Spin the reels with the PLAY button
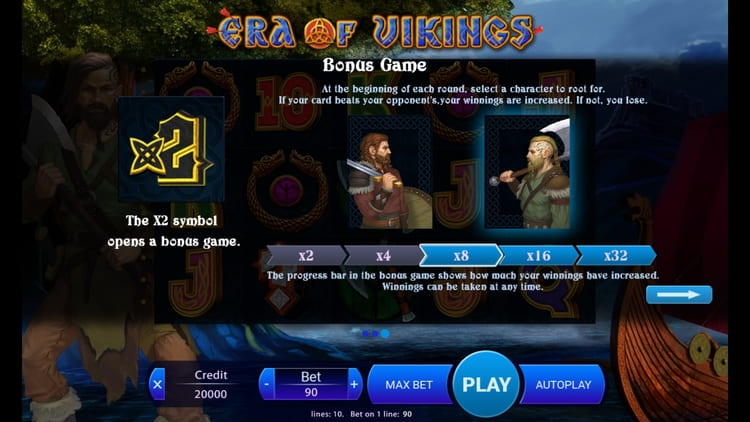Image resolution: width=750 pixels, height=422 pixels. pos(487,384)
